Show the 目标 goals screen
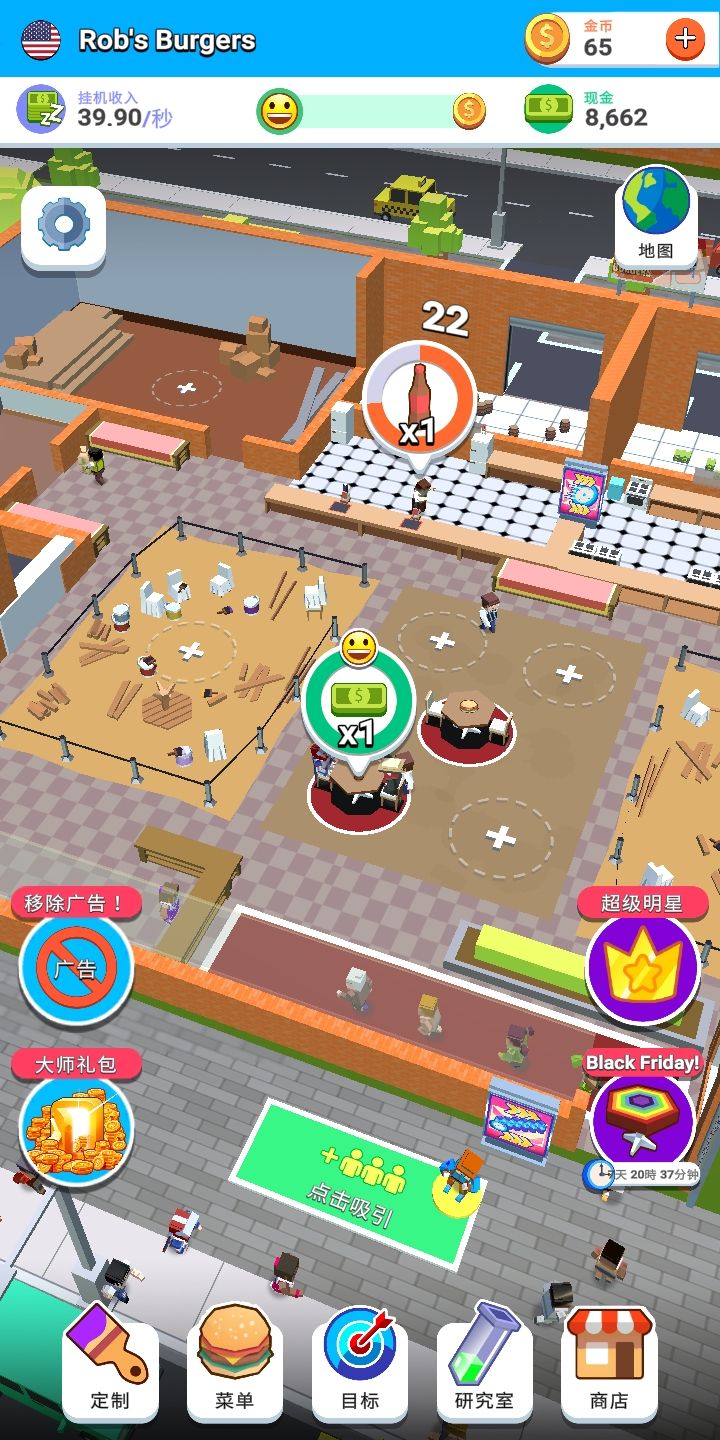720x1440 pixels. tap(360, 1362)
